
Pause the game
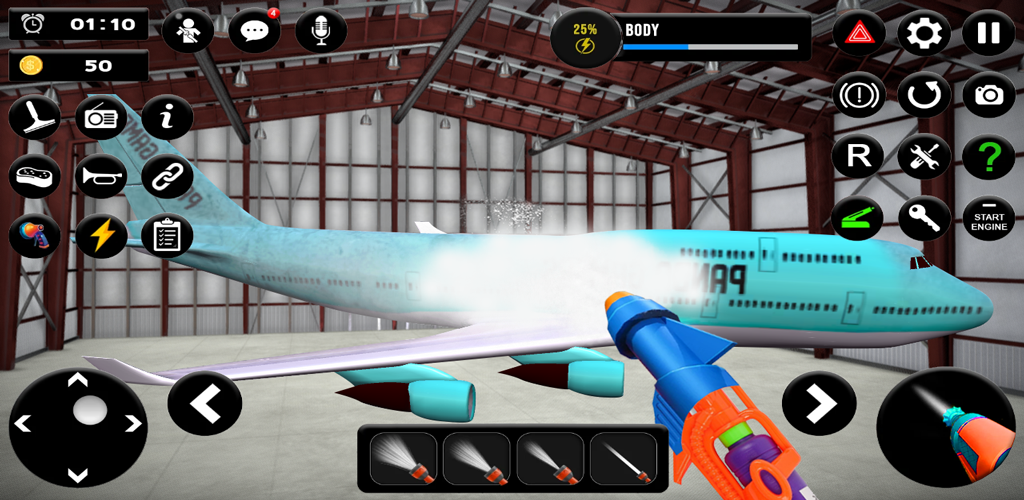point(988,34)
